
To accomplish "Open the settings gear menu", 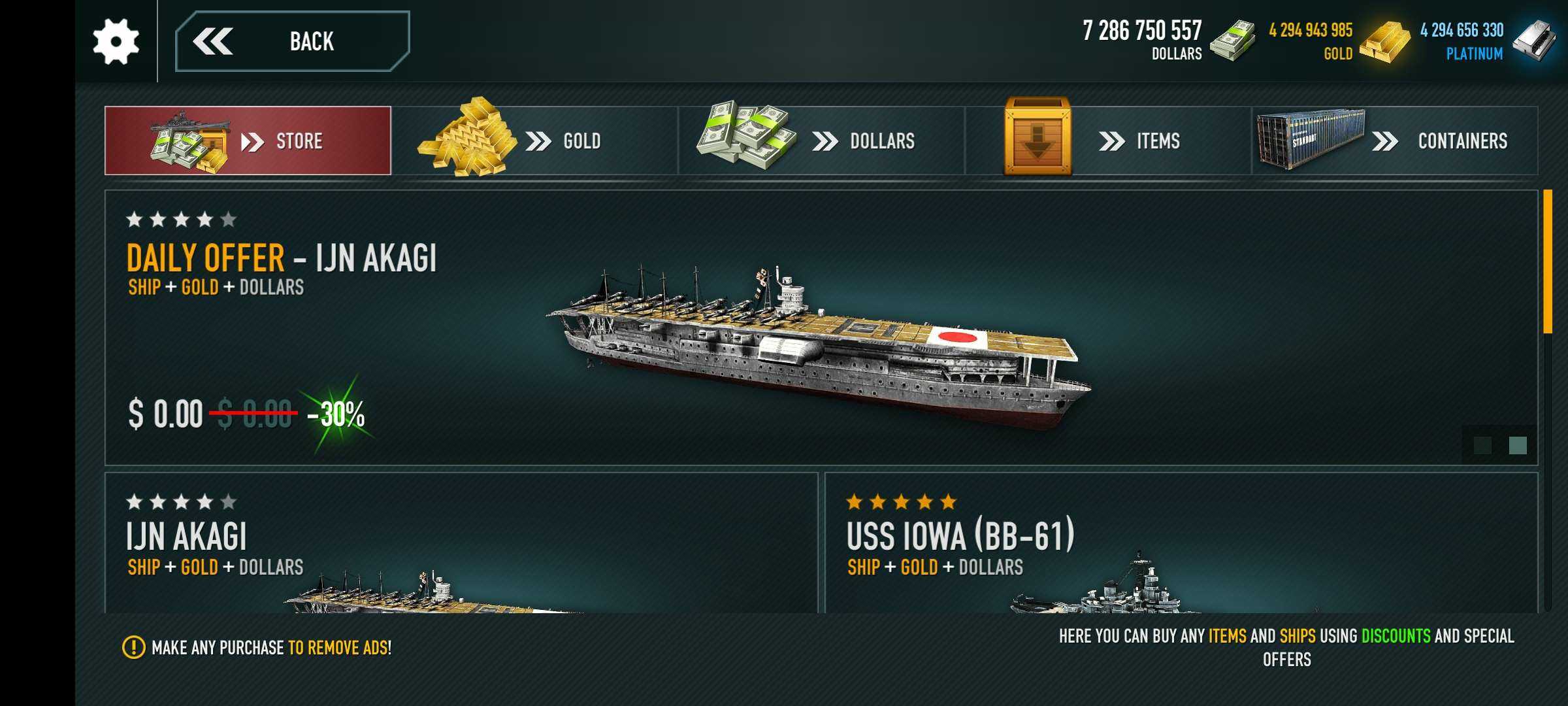I will tap(116, 41).
